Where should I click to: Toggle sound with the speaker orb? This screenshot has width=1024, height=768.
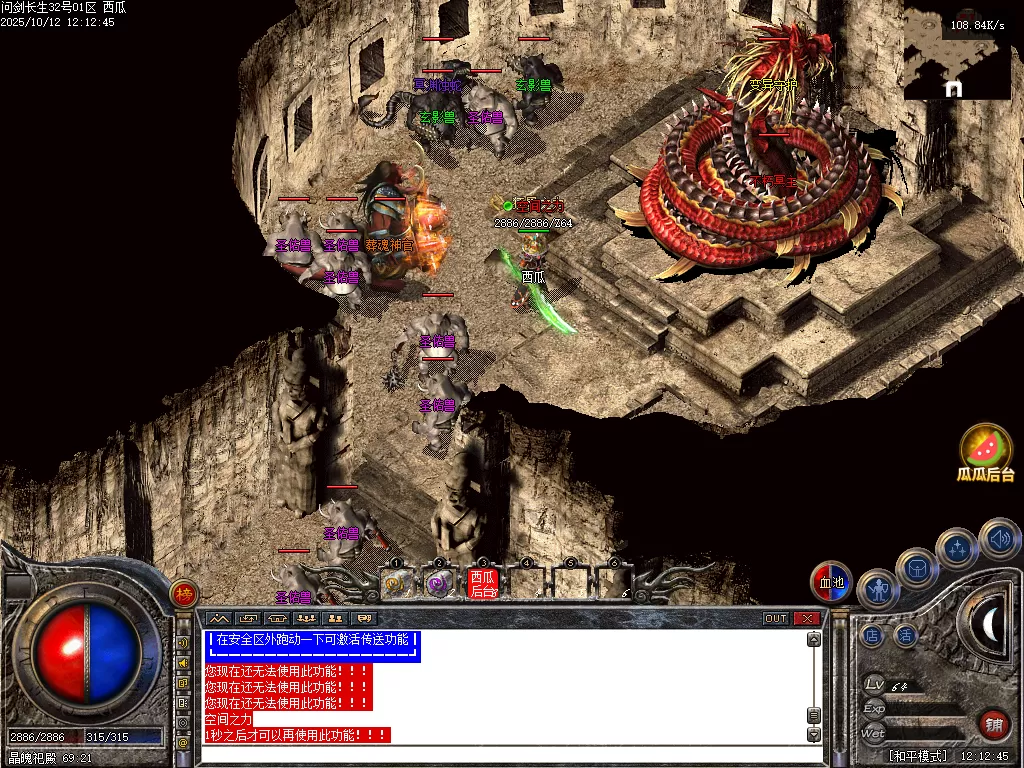(x=999, y=539)
